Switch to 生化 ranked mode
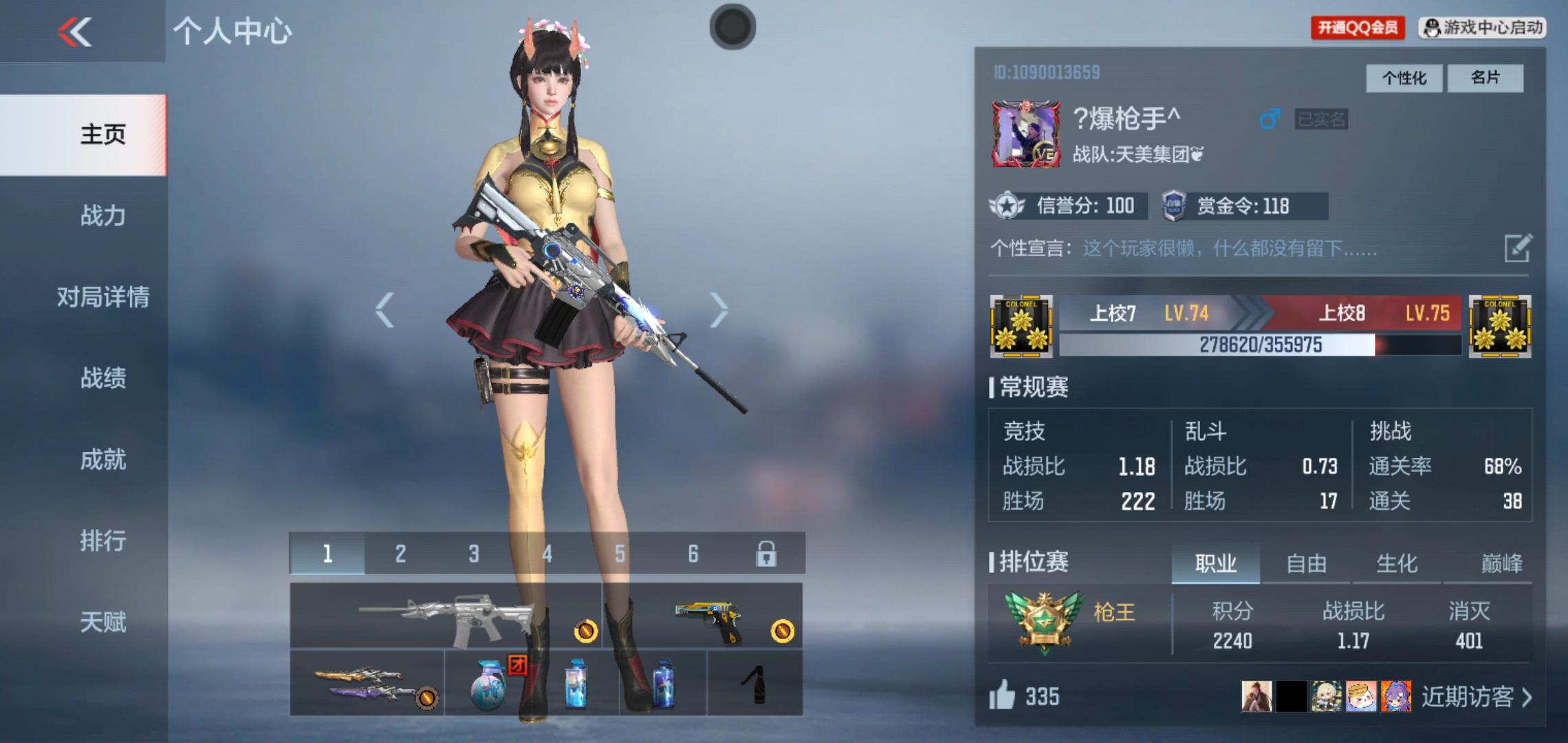 (x=1397, y=563)
